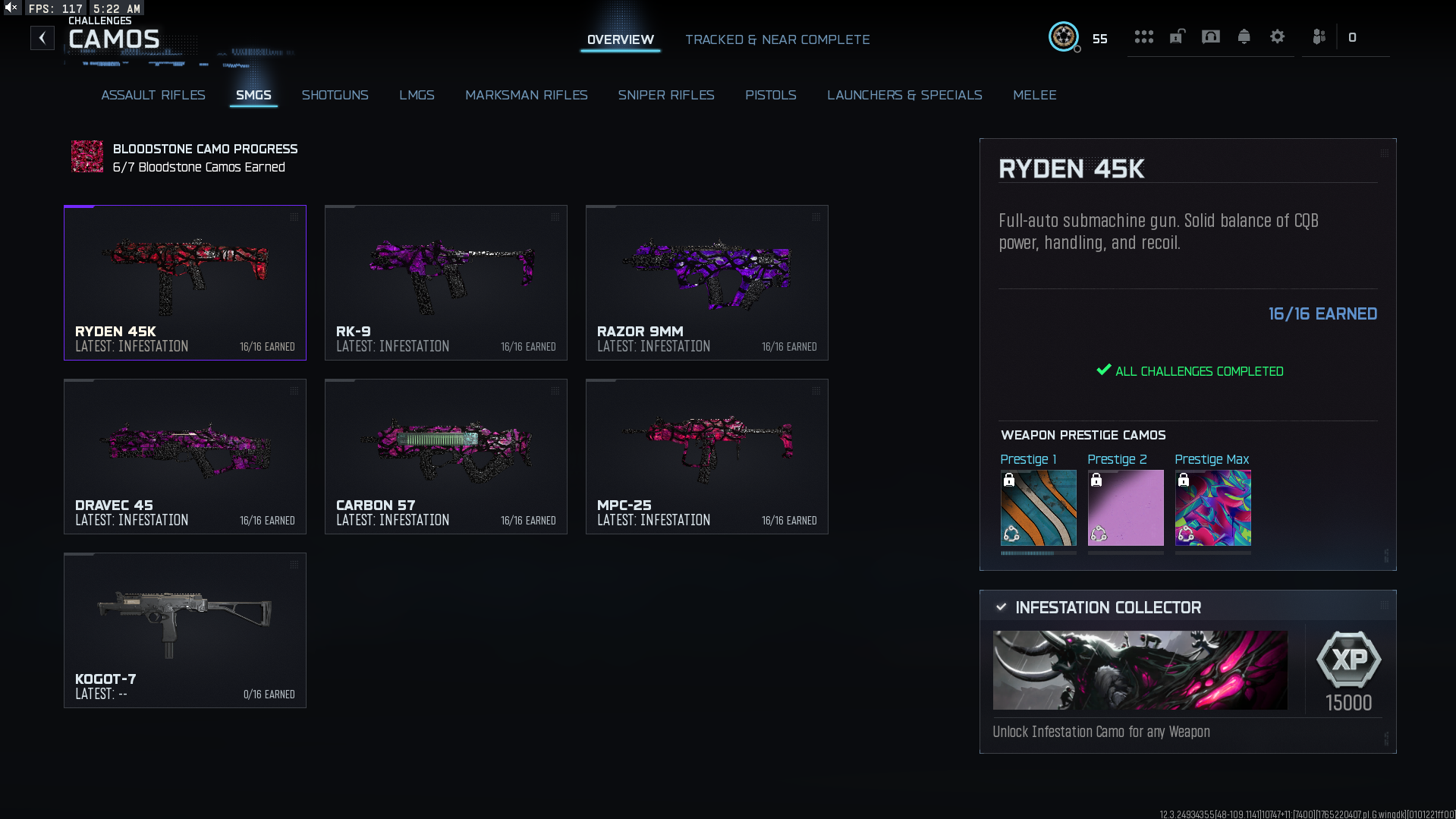Open Launchers & Specials category
This screenshot has width=1456, height=819.
tap(904, 95)
